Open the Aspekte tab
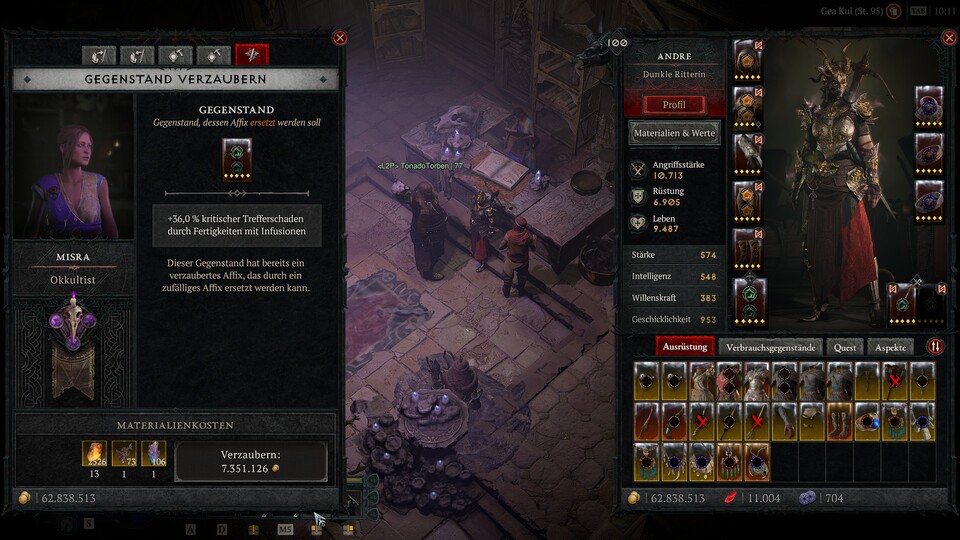Screen dimensions: 960x540 click(x=890, y=347)
